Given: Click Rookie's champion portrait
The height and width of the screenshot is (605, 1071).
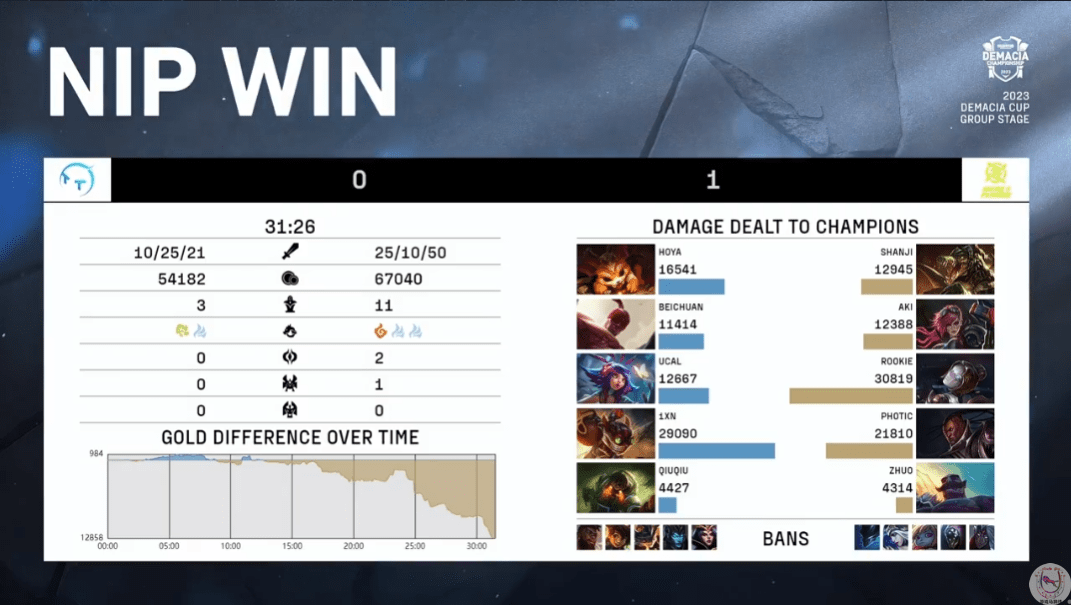Looking at the screenshot, I should [956, 379].
